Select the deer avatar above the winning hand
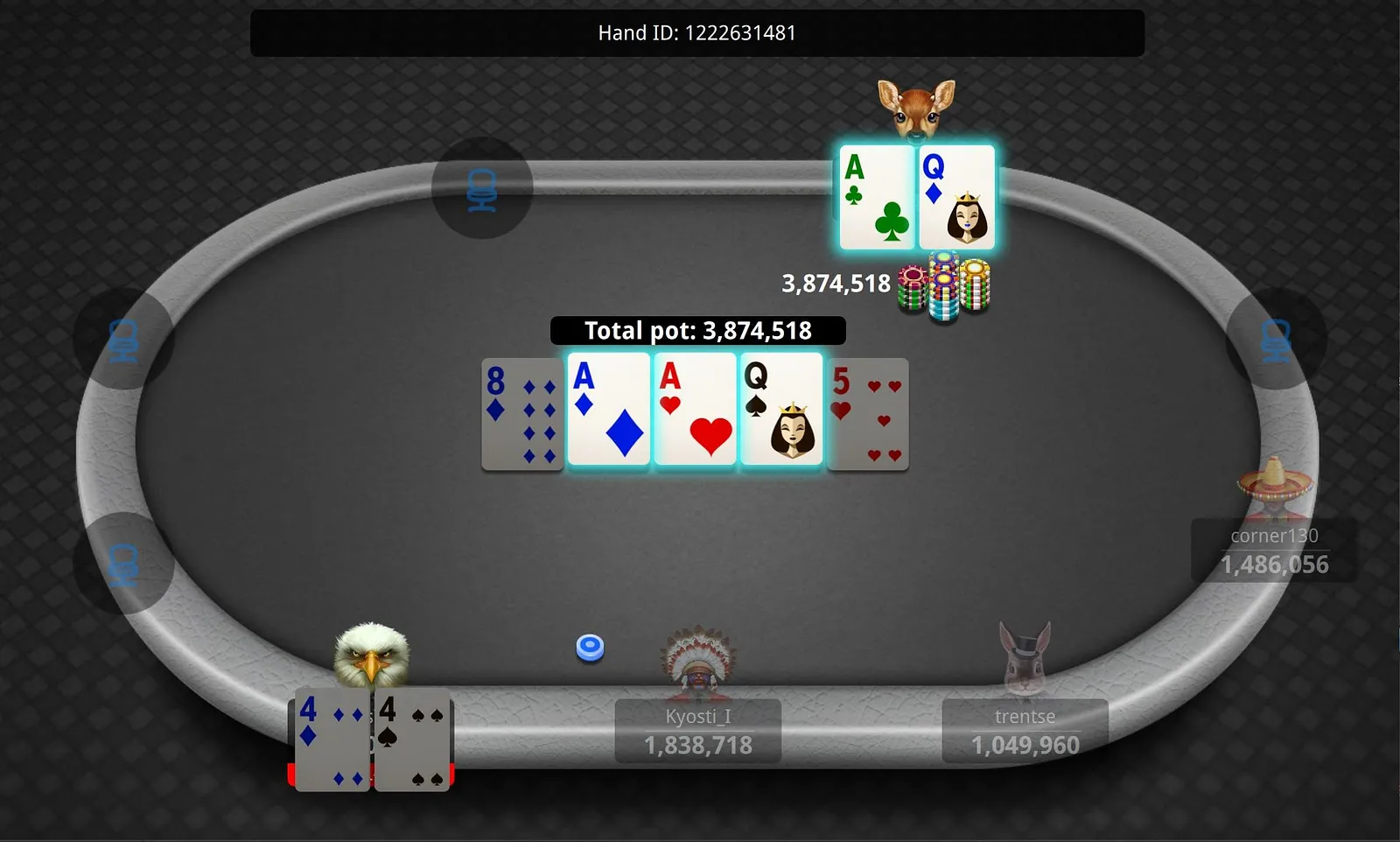The image size is (1400, 842). pos(916,109)
